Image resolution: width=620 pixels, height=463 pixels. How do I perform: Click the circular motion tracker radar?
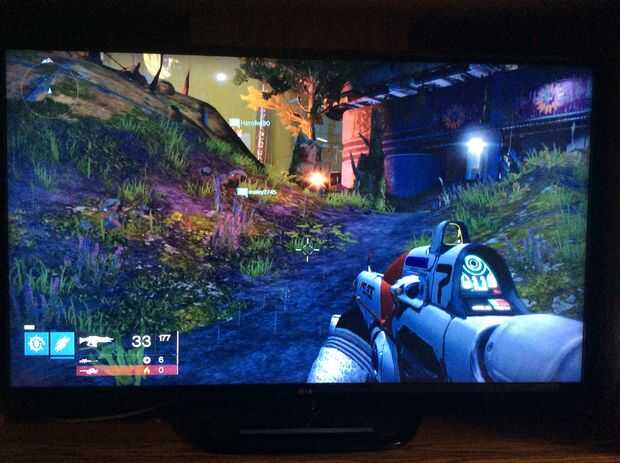click(48, 86)
